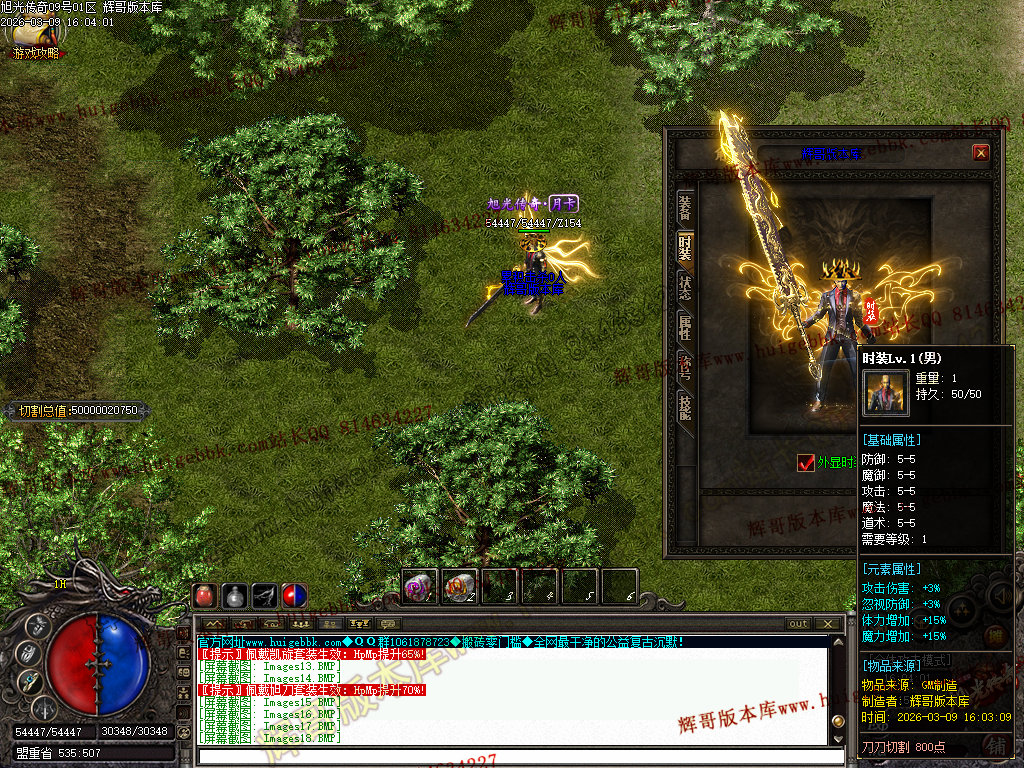Click the chat text input field

[510, 756]
